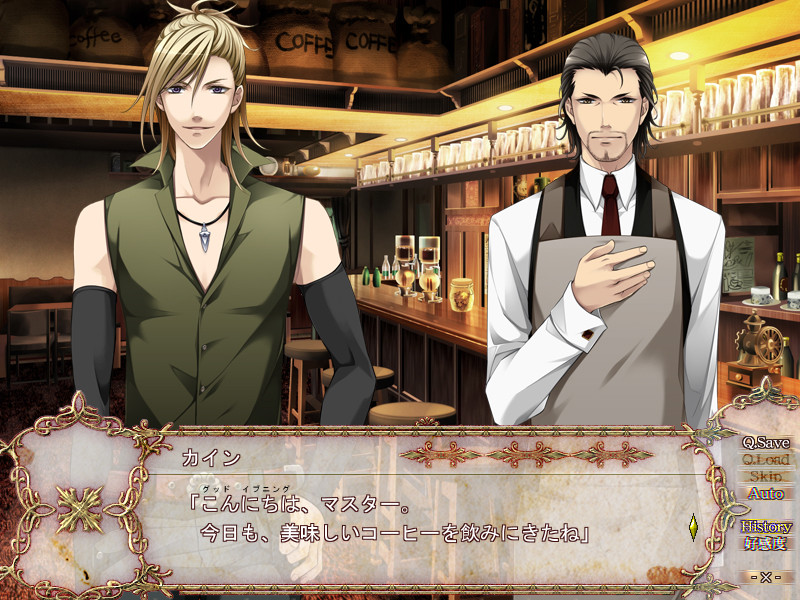Click the greyed-out Q.Load button

pos(766,460)
